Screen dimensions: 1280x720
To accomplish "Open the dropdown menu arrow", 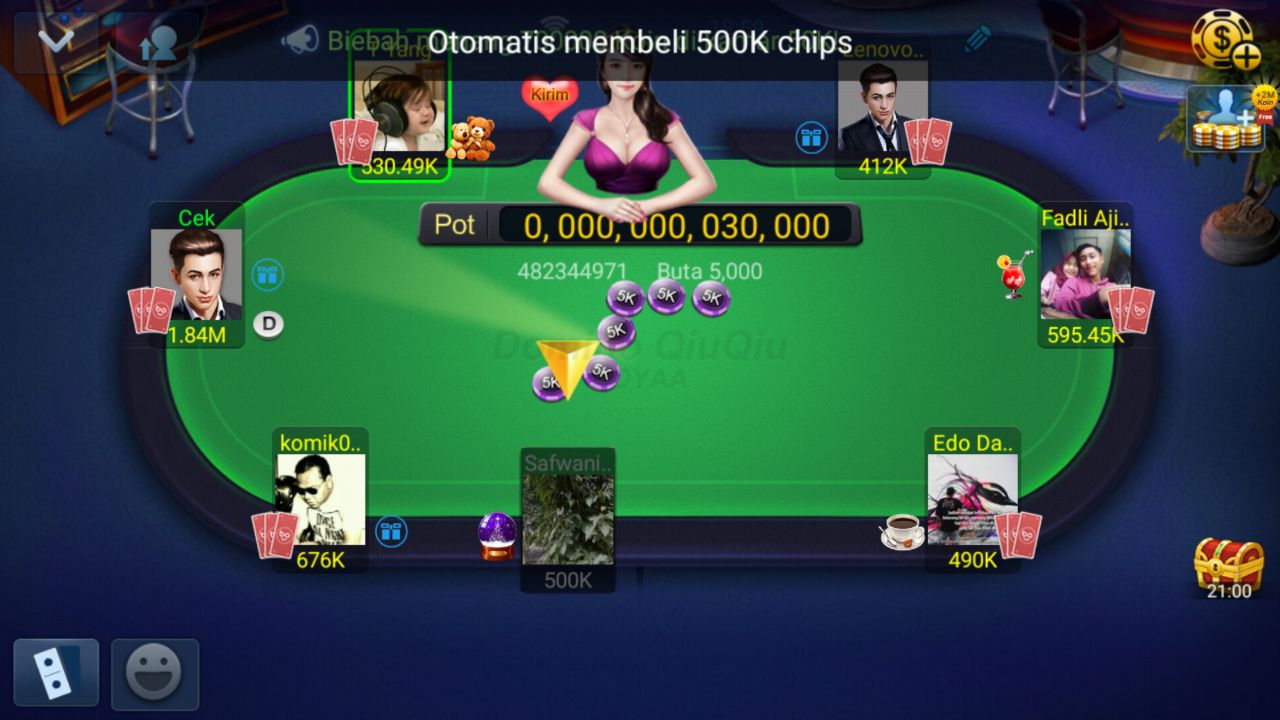I will pyautogui.click(x=55, y=41).
